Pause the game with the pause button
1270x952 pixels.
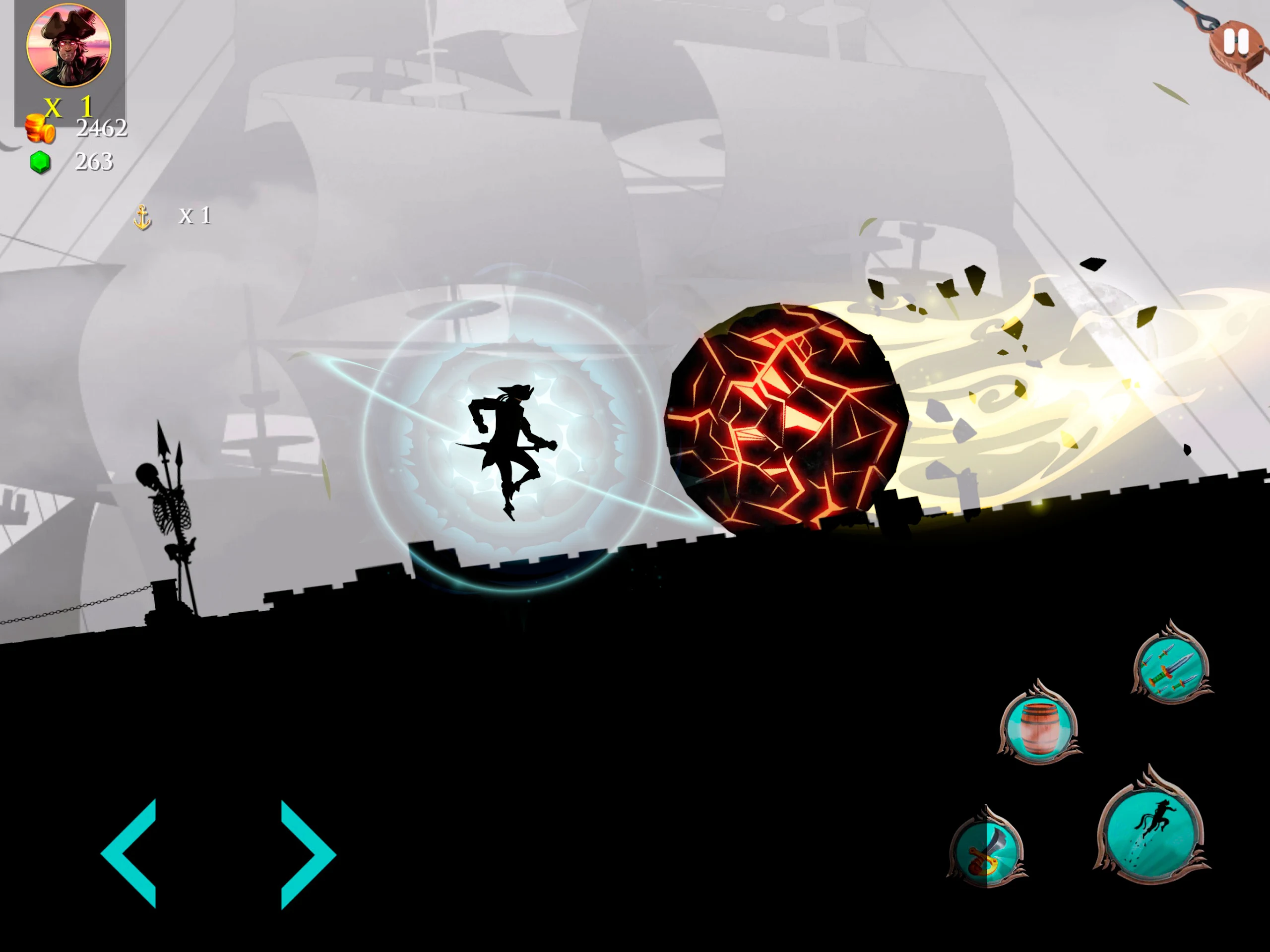pos(1236,41)
